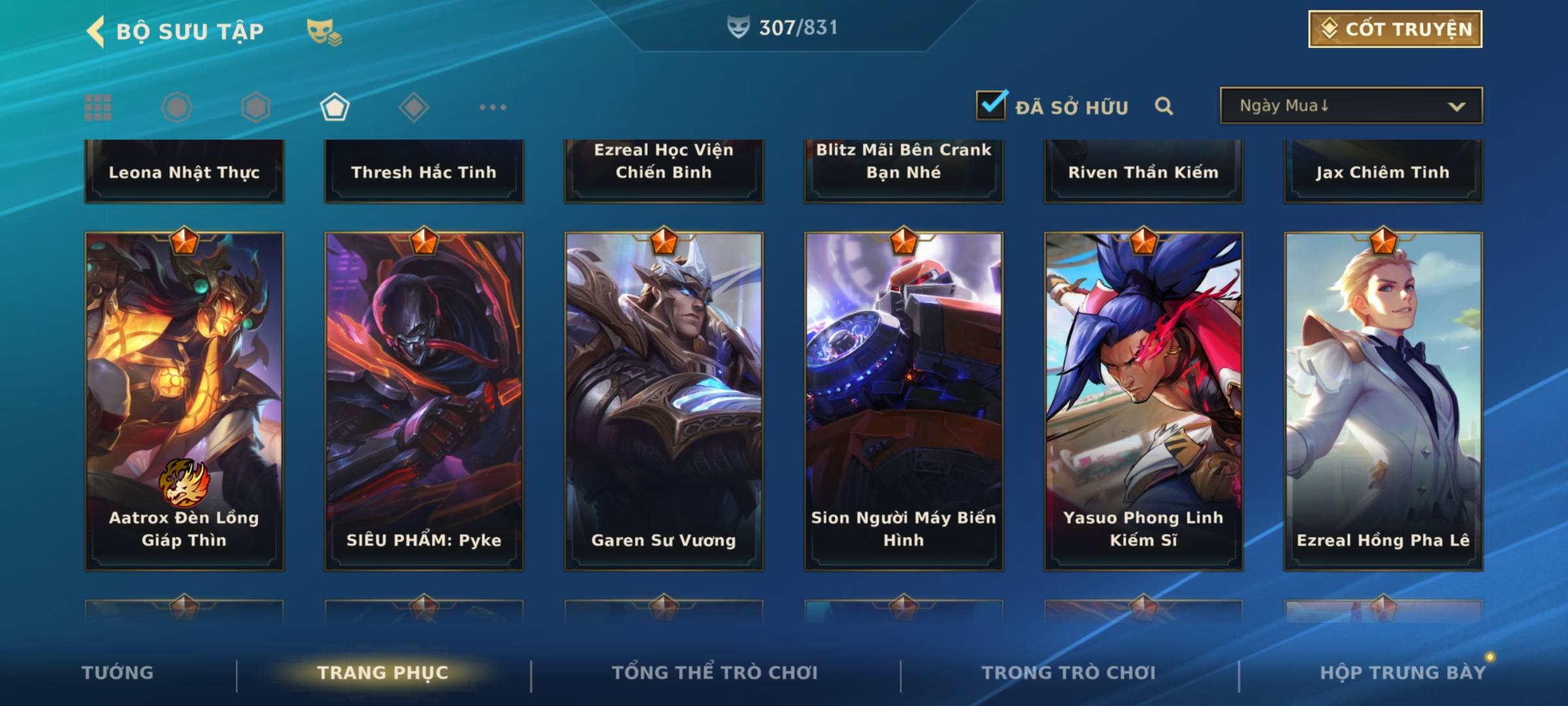This screenshot has width=1568, height=706.
Task: Select Yasuo Phong Linh Kiếm Sĩ skin
Action: pyautogui.click(x=1143, y=401)
